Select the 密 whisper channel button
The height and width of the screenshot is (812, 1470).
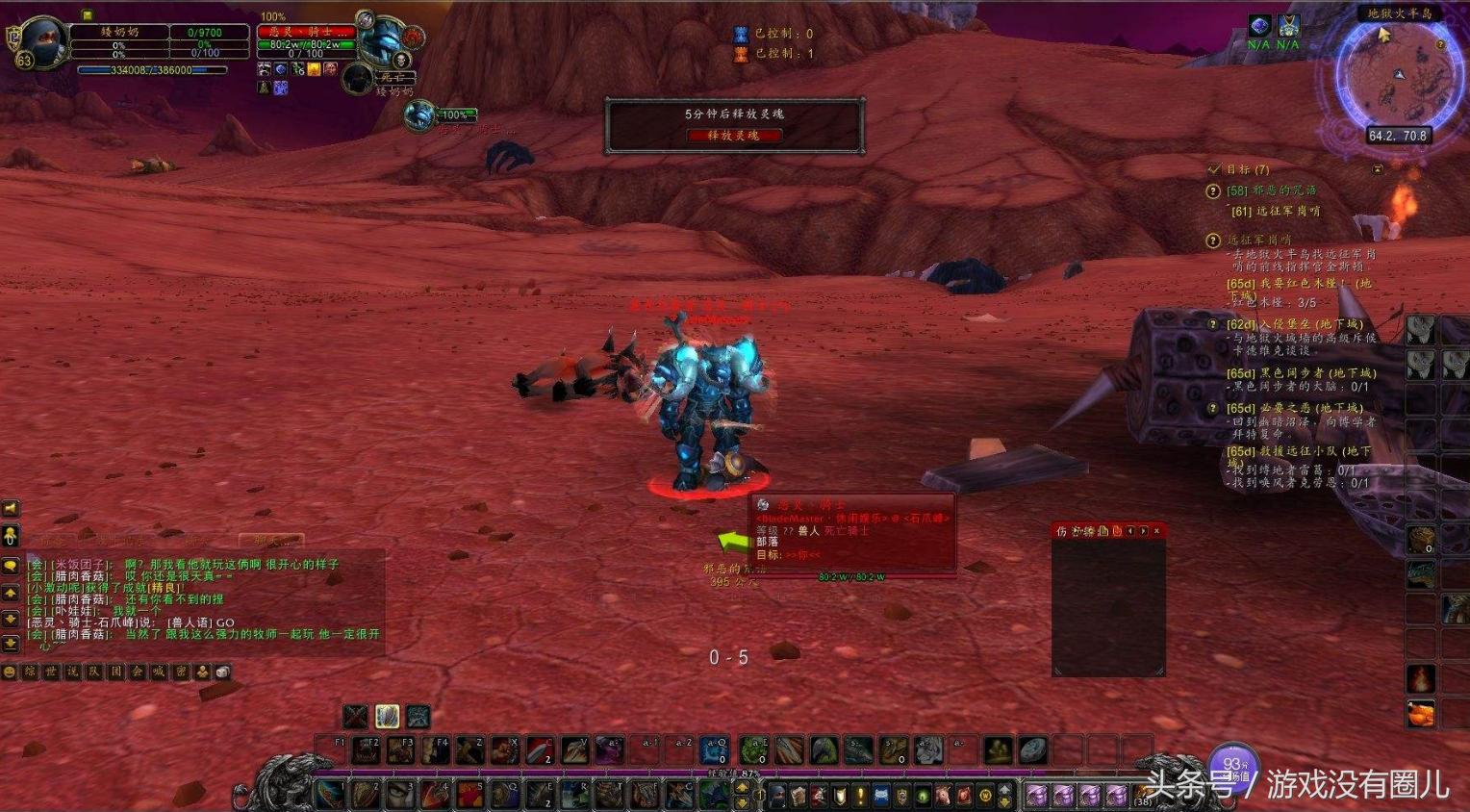point(181,672)
